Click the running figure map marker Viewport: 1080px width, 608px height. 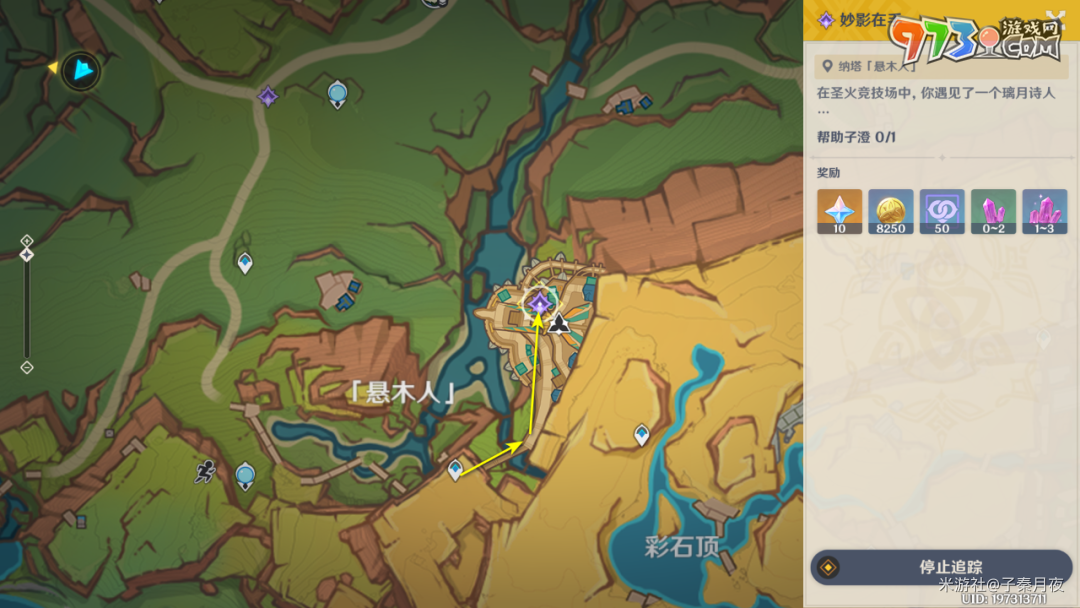[205, 471]
